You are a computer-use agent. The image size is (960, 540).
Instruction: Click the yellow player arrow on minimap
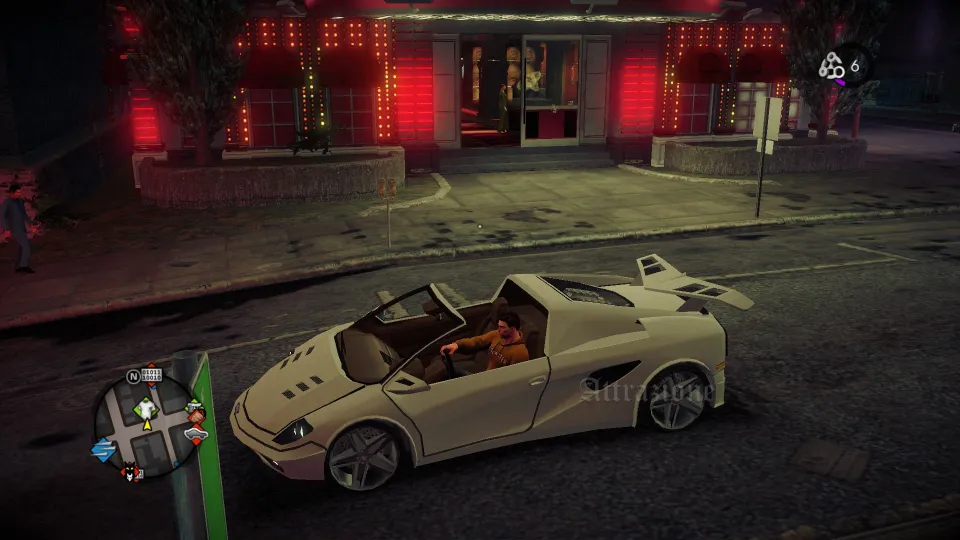pyautogui.click(x=147, y=424)
